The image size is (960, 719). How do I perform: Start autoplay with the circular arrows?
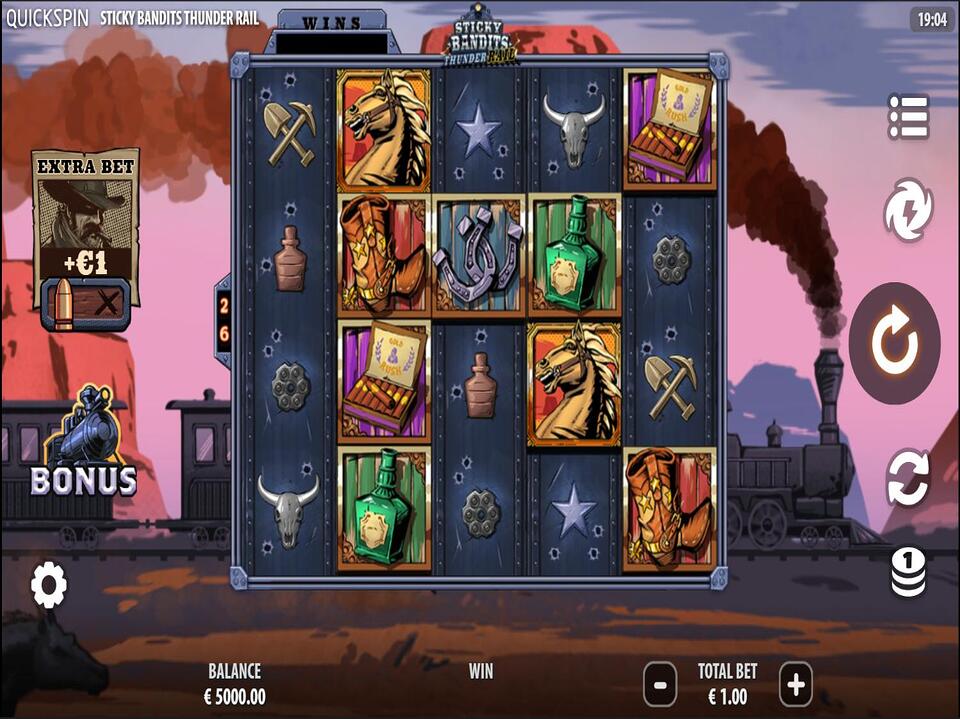coord(908,478)
